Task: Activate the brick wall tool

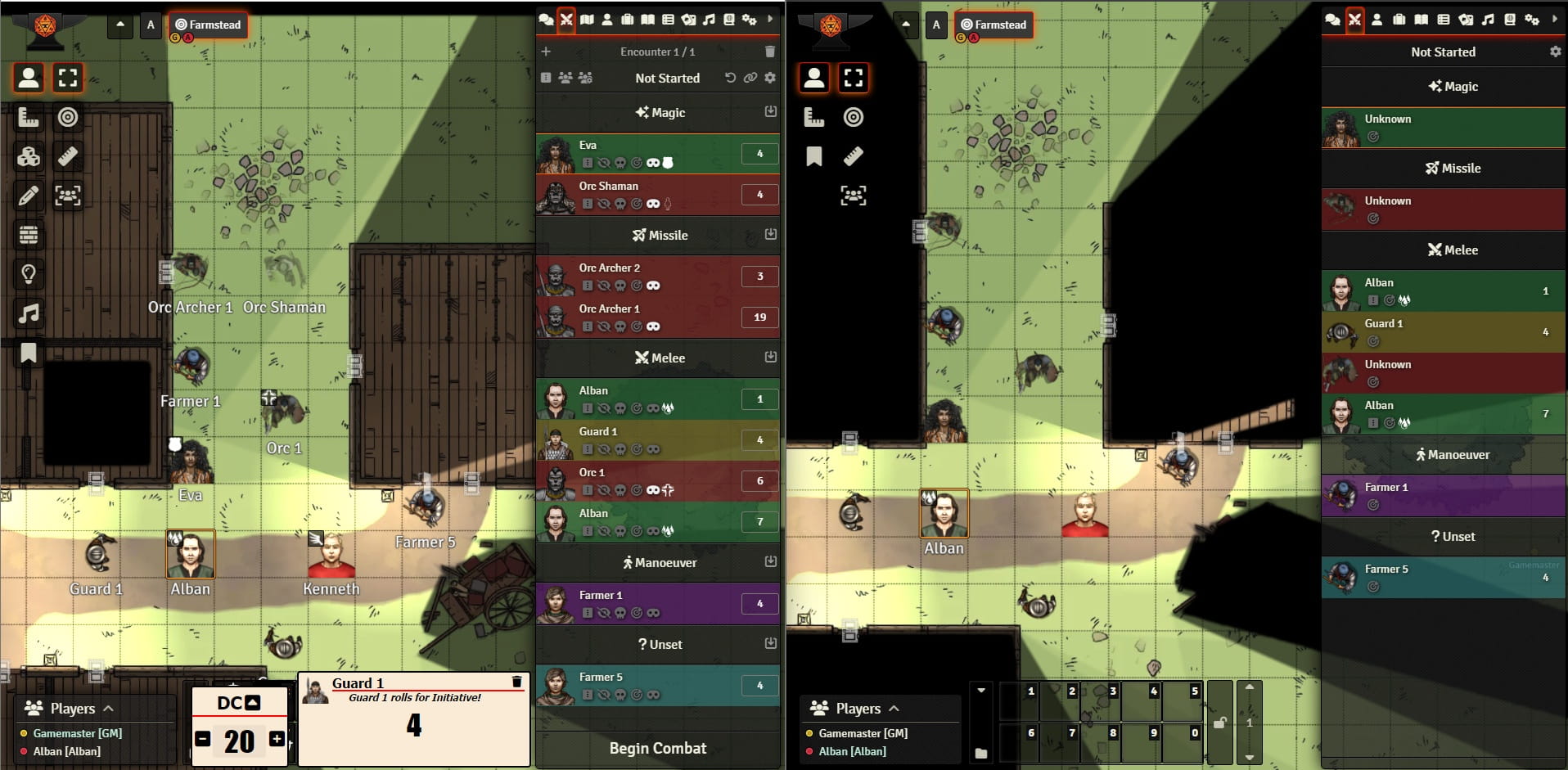Action: click(29, 235)
